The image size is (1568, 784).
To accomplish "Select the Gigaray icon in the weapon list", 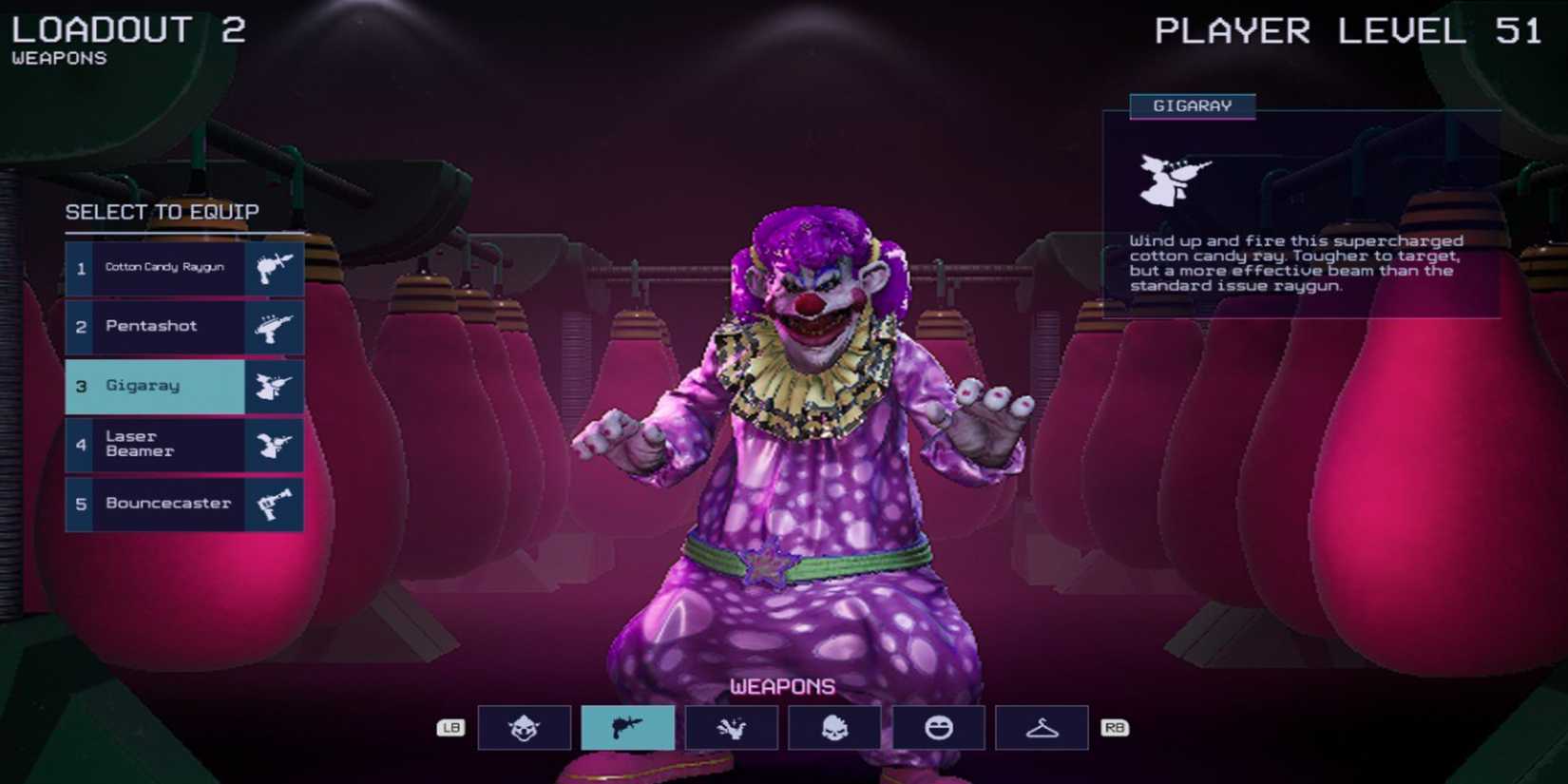I will tap(275, 385).
